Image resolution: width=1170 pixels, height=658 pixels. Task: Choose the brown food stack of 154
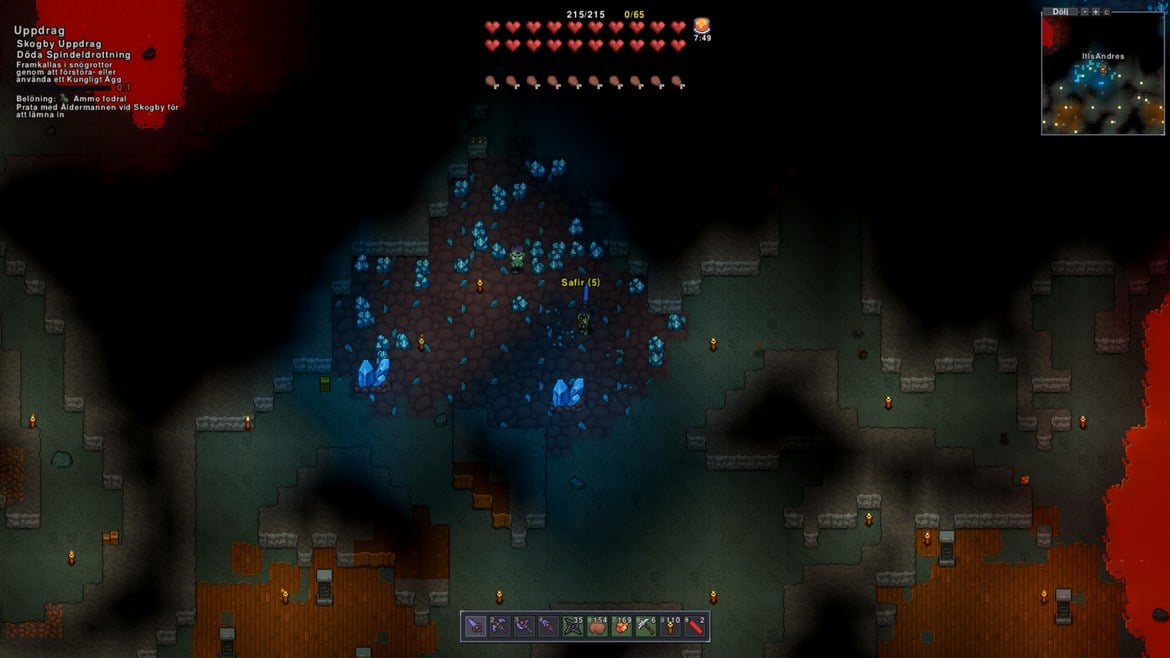tap(600, 626)
